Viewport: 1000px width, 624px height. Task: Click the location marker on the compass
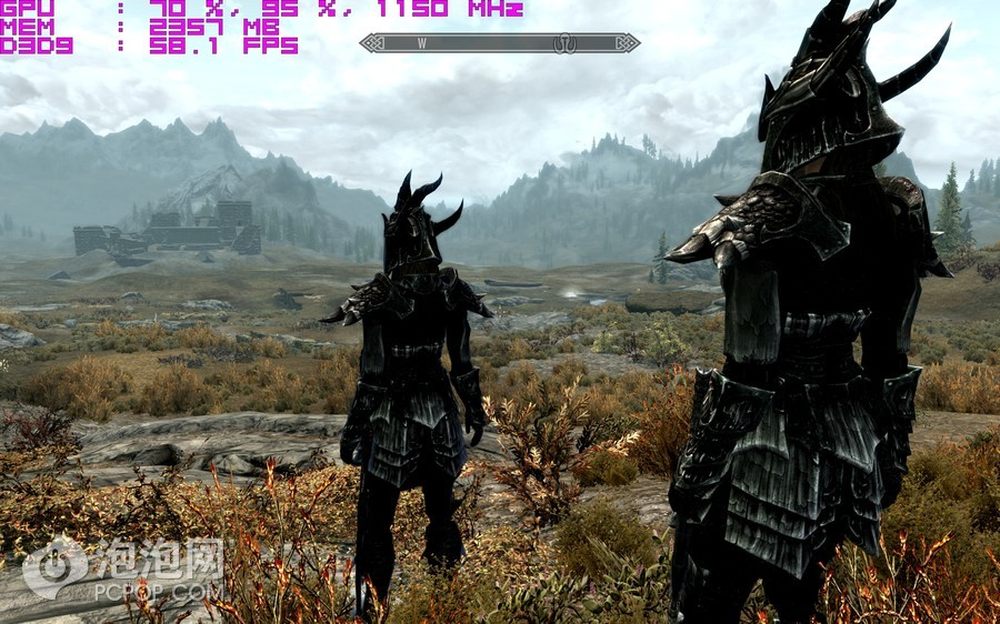[x=567, y=43]
